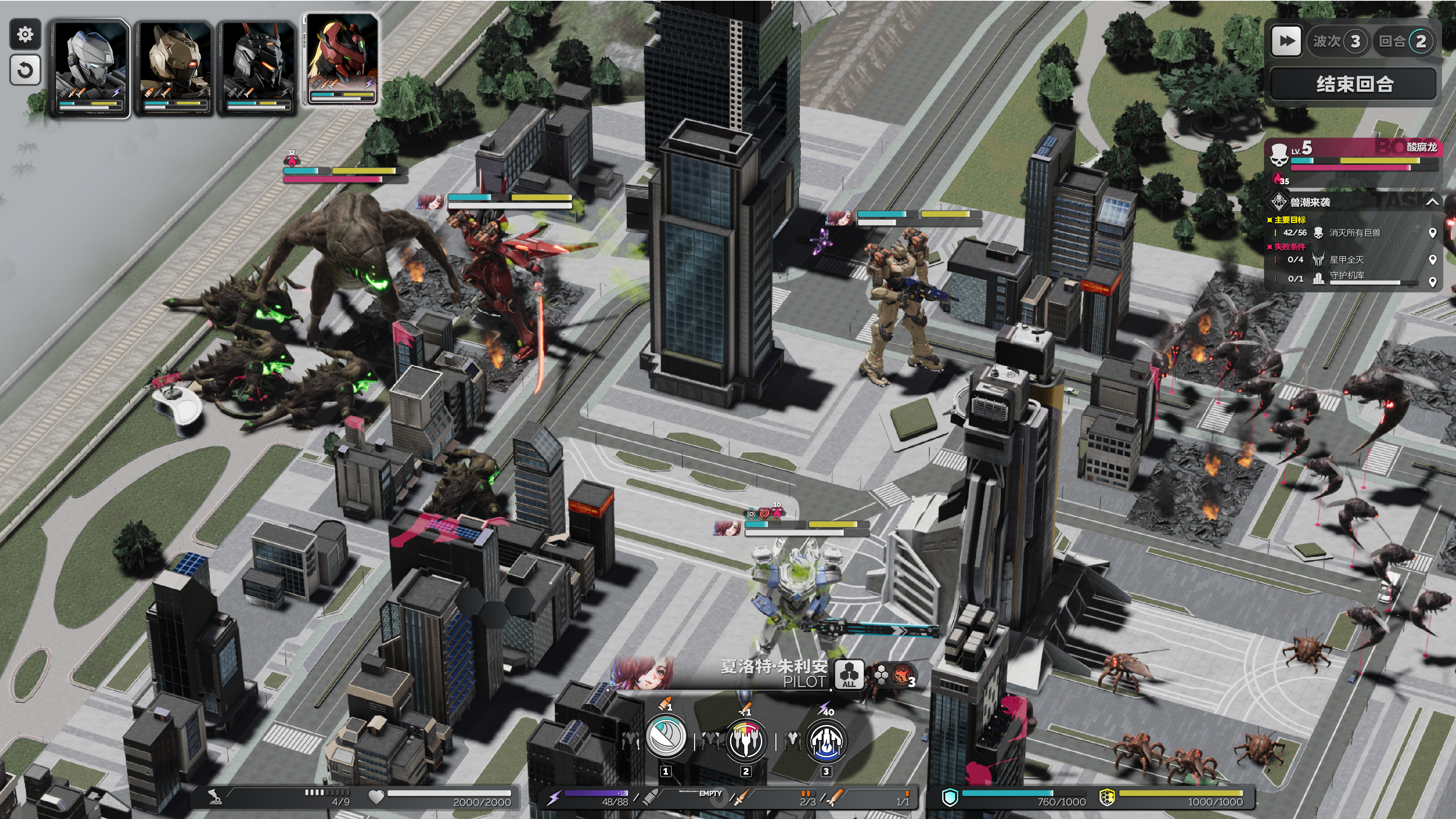Locate the 星甲全灭 fail condition marker
Screen dimensions: 1456x819
pos(1432,259)
